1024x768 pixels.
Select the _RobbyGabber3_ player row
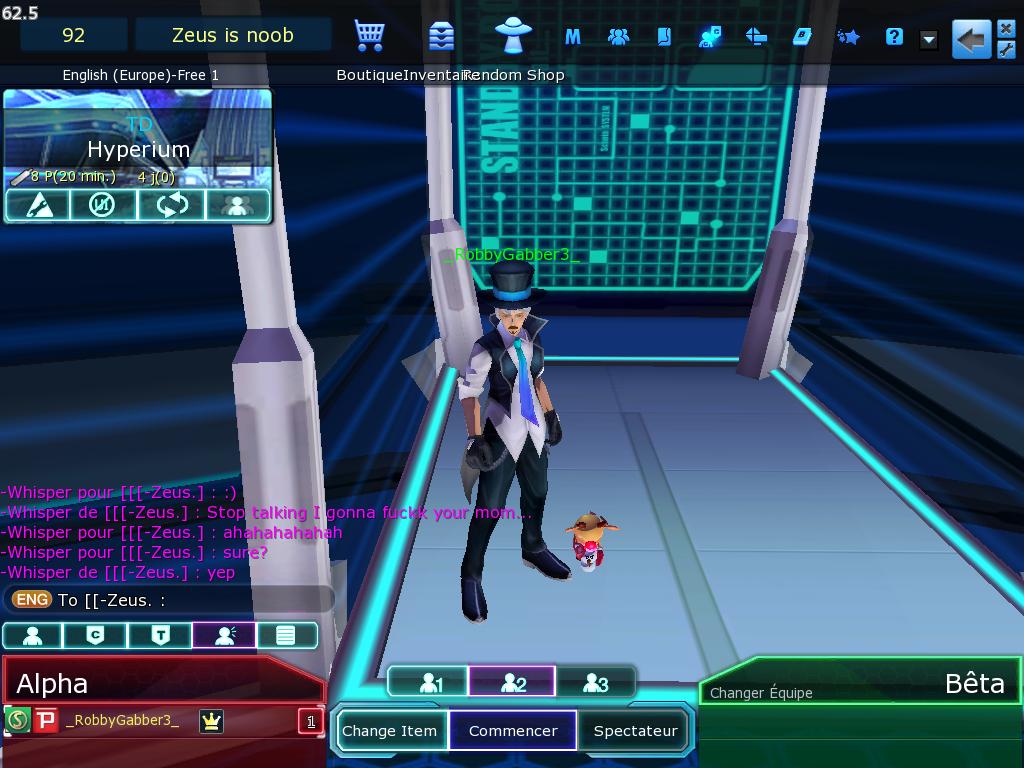coord(122,720)
